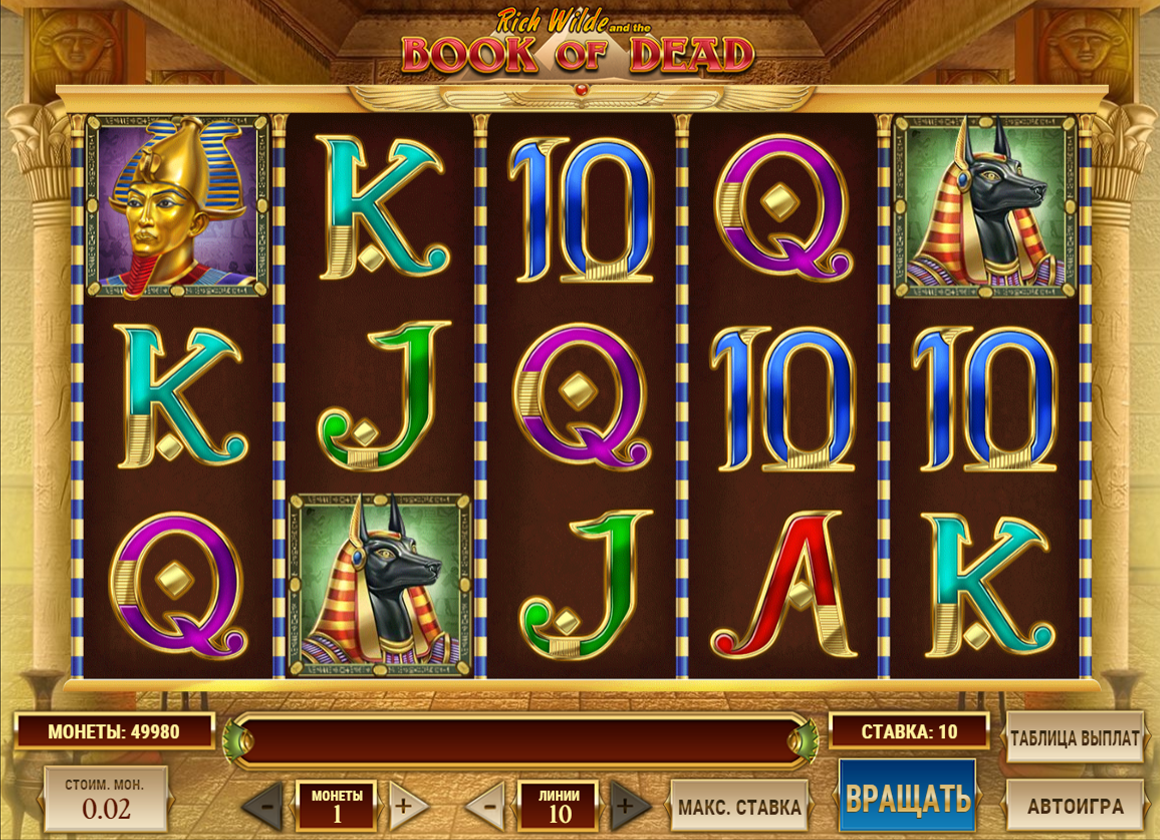Decrease the МОНЕТЫ coin count
The height and width of the screenshot is (840, 1160).
click(263, 803)
